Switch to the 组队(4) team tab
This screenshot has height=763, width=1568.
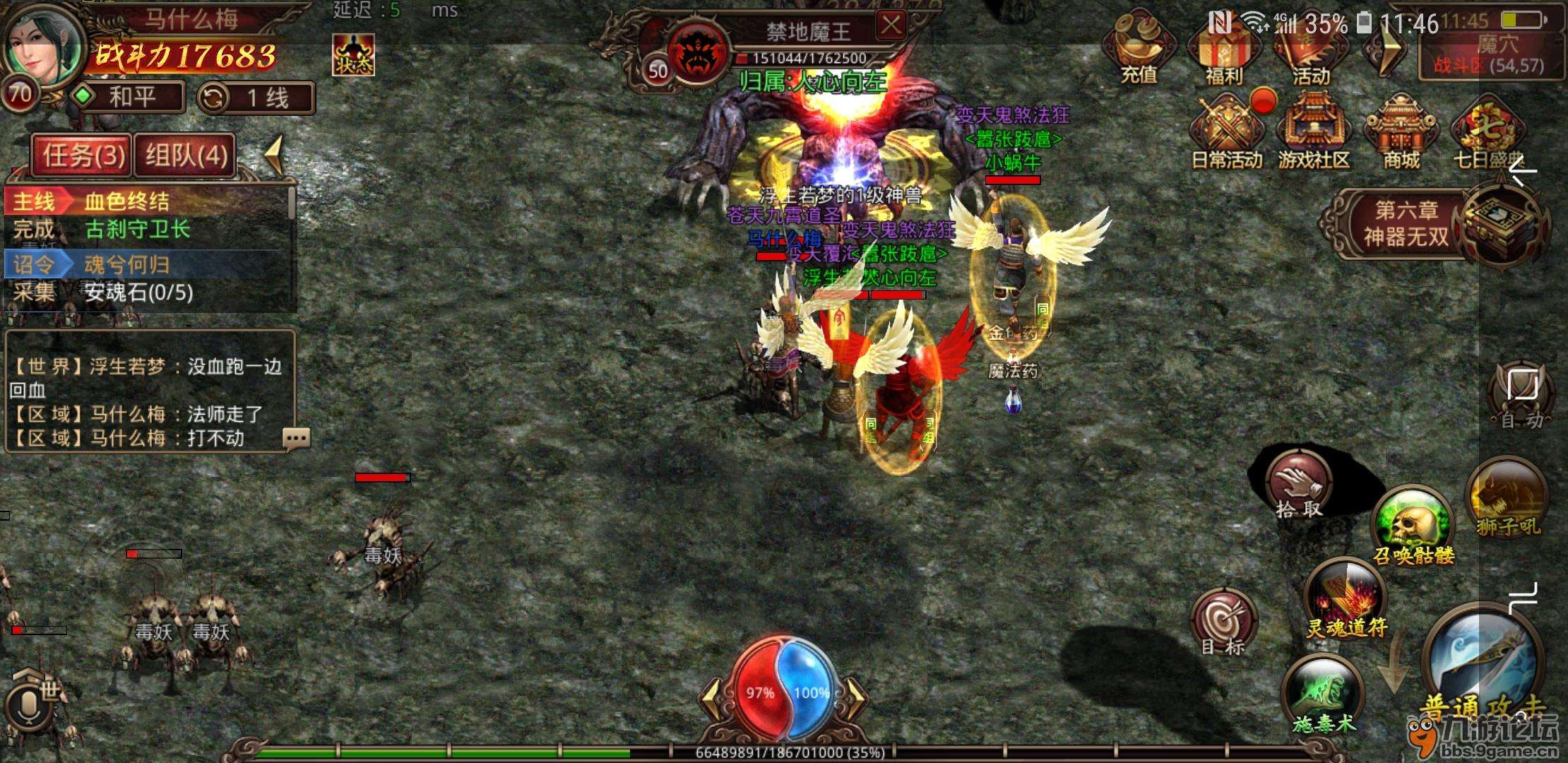tap(186, 155)
